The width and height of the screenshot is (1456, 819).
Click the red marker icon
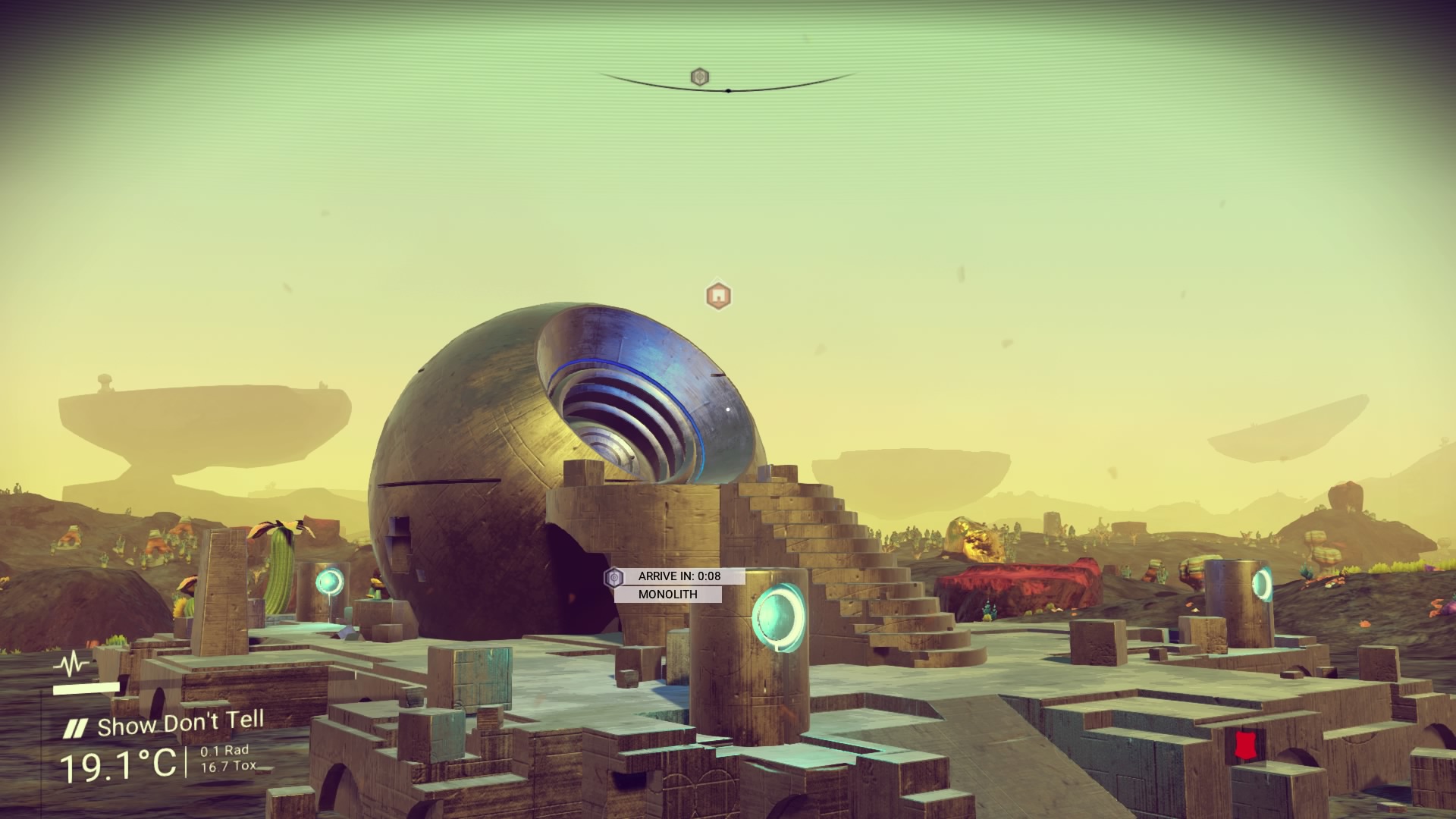[x=1241, y=744]
